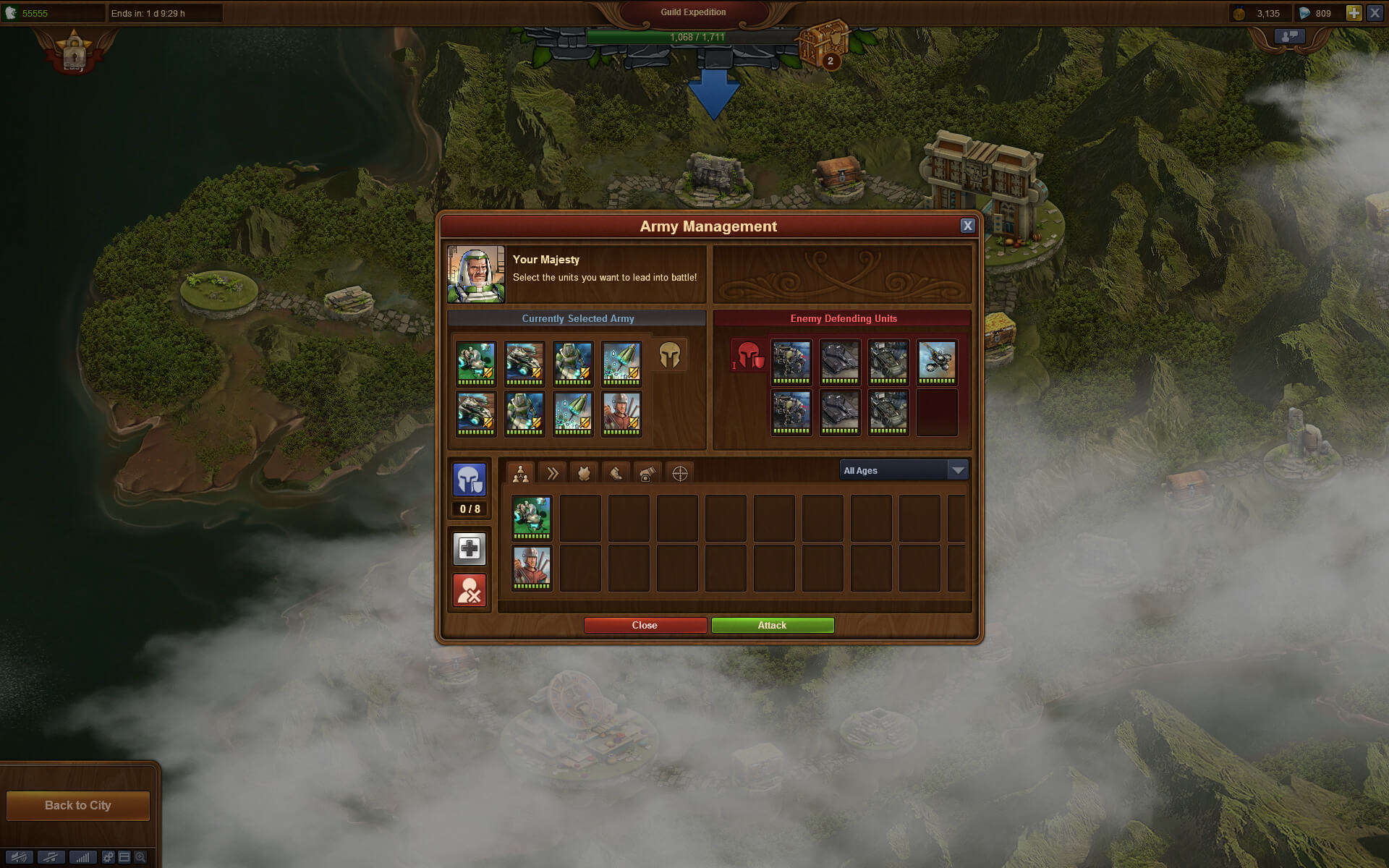
Task: Select the armor-icon heavy units tab
Action: pos(584,473)
